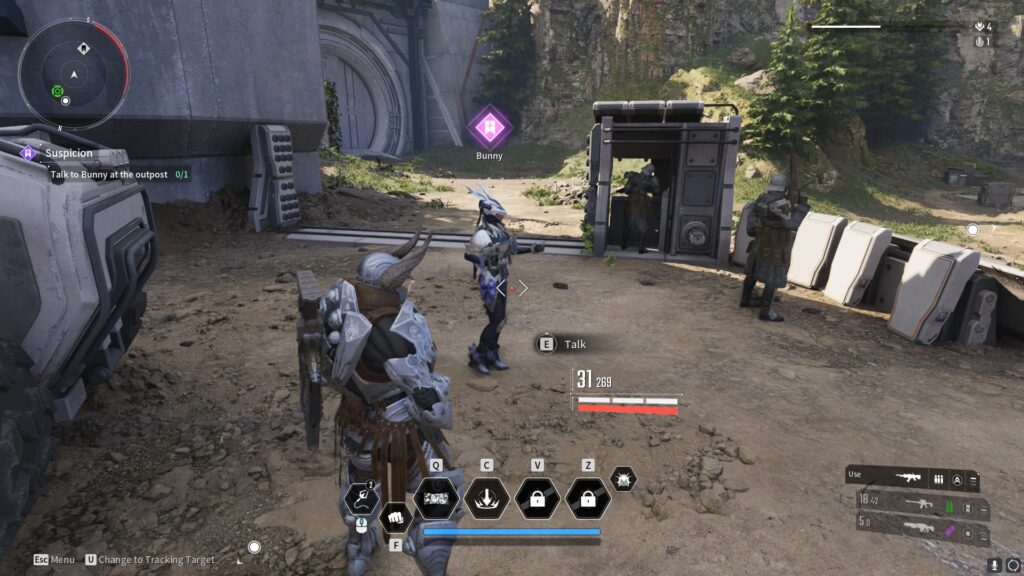The height and width of the screenshot is (576, 1024).
Task: Switch to the green-ammo rifle weapon slot
Action: point(915,500)
